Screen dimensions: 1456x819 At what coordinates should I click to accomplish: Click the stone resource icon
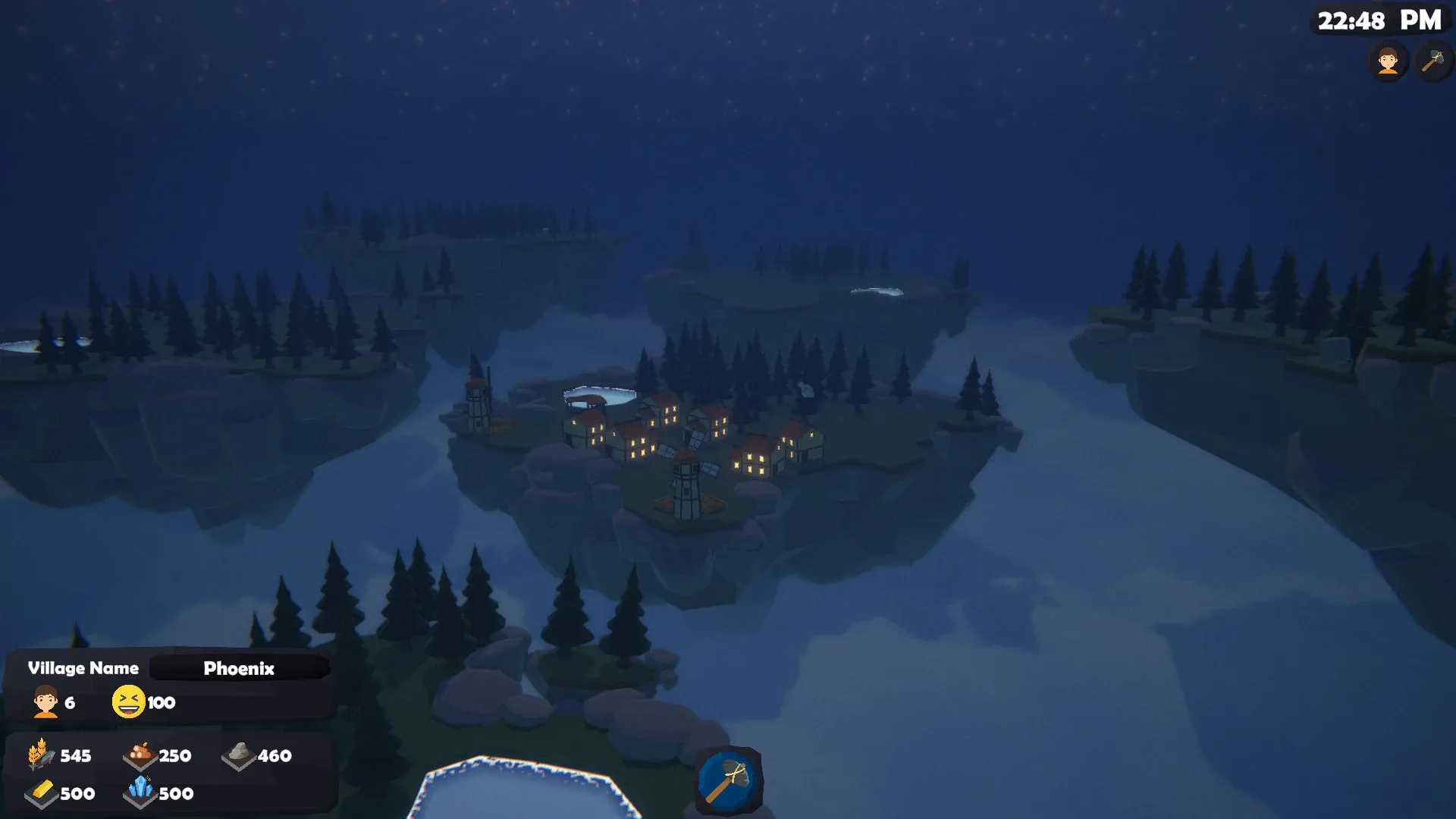pyautogui.click(x=240, y=755)
